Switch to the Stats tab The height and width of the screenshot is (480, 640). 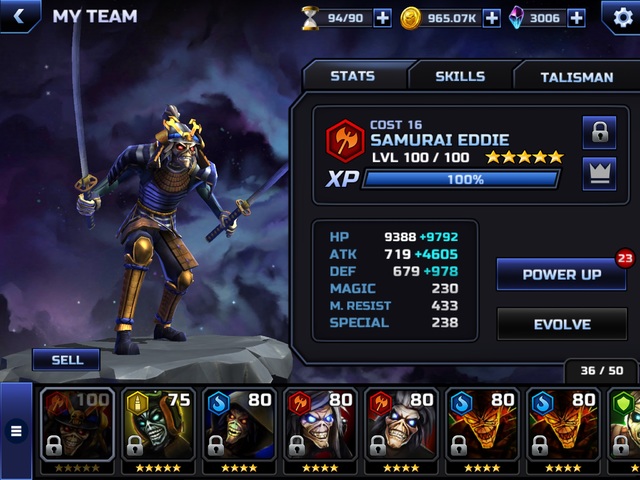tap(352, 76)
